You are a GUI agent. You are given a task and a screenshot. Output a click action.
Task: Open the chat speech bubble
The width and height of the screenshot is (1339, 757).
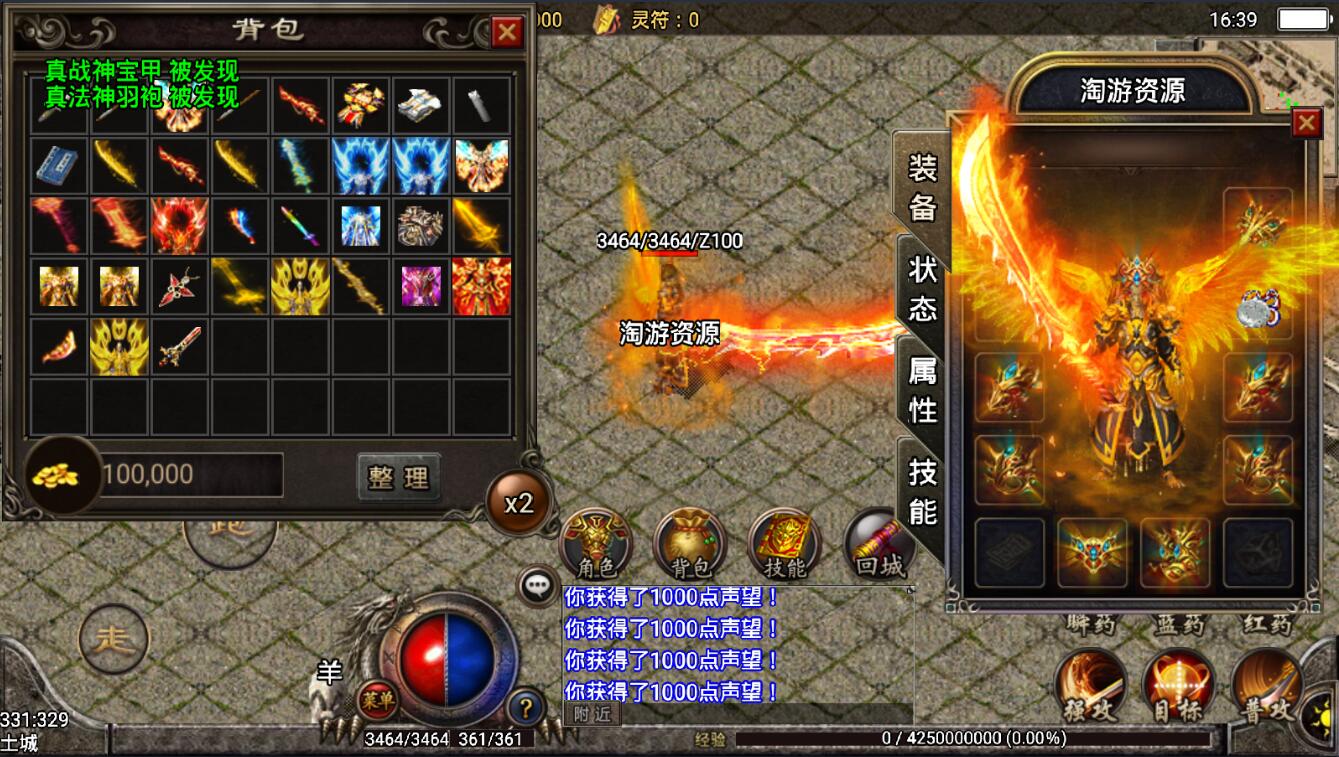click(x=538, y=587)
